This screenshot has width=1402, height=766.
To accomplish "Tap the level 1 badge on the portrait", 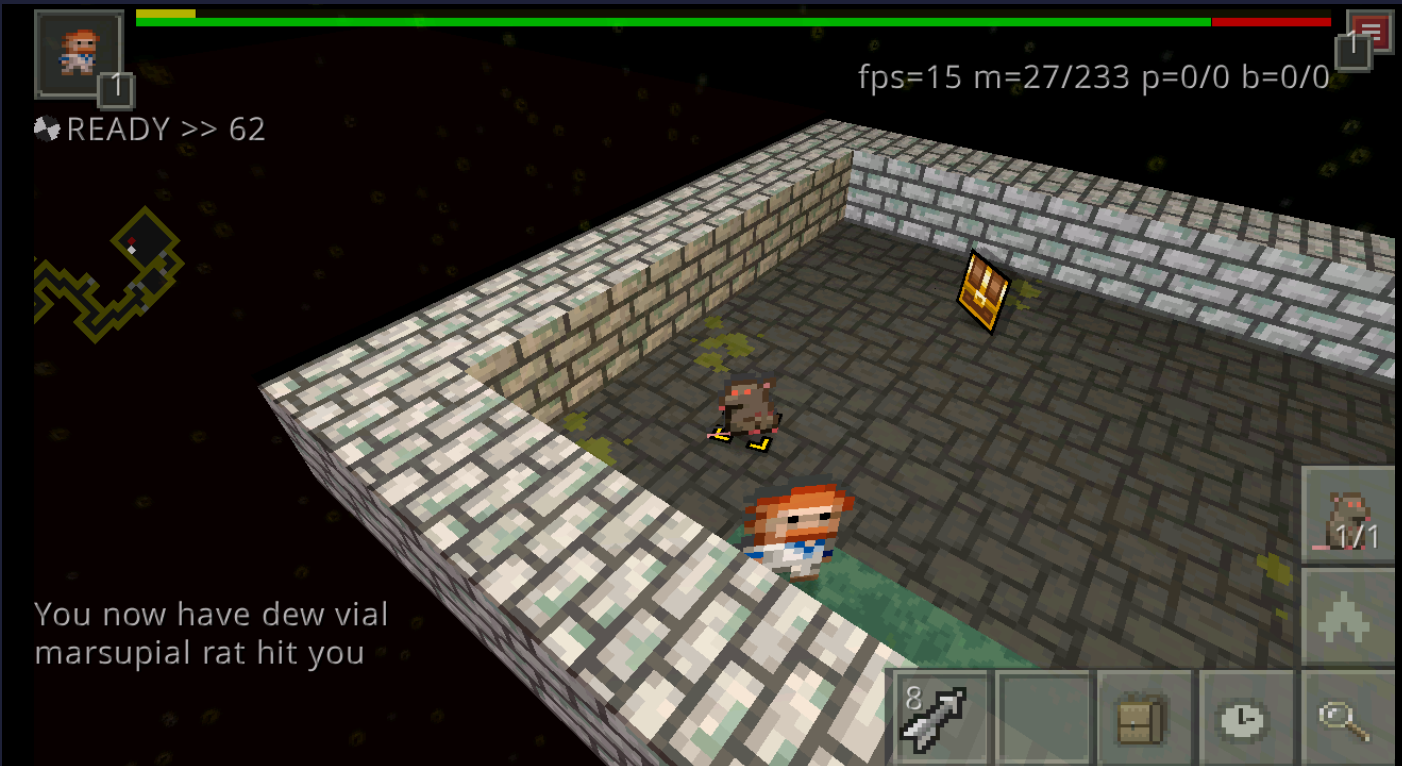I will (x=116, y=90).
